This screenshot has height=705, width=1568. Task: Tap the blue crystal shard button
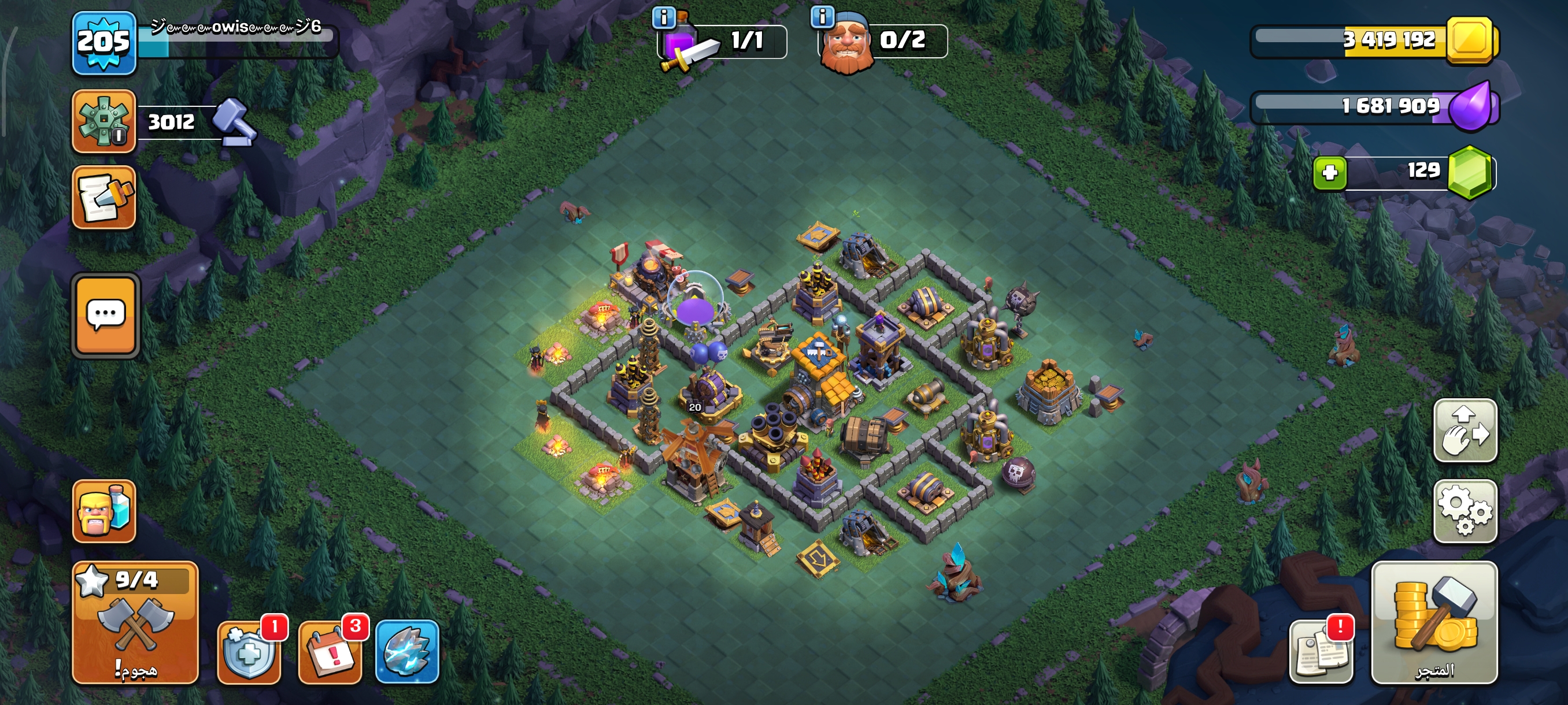point(407,652)
